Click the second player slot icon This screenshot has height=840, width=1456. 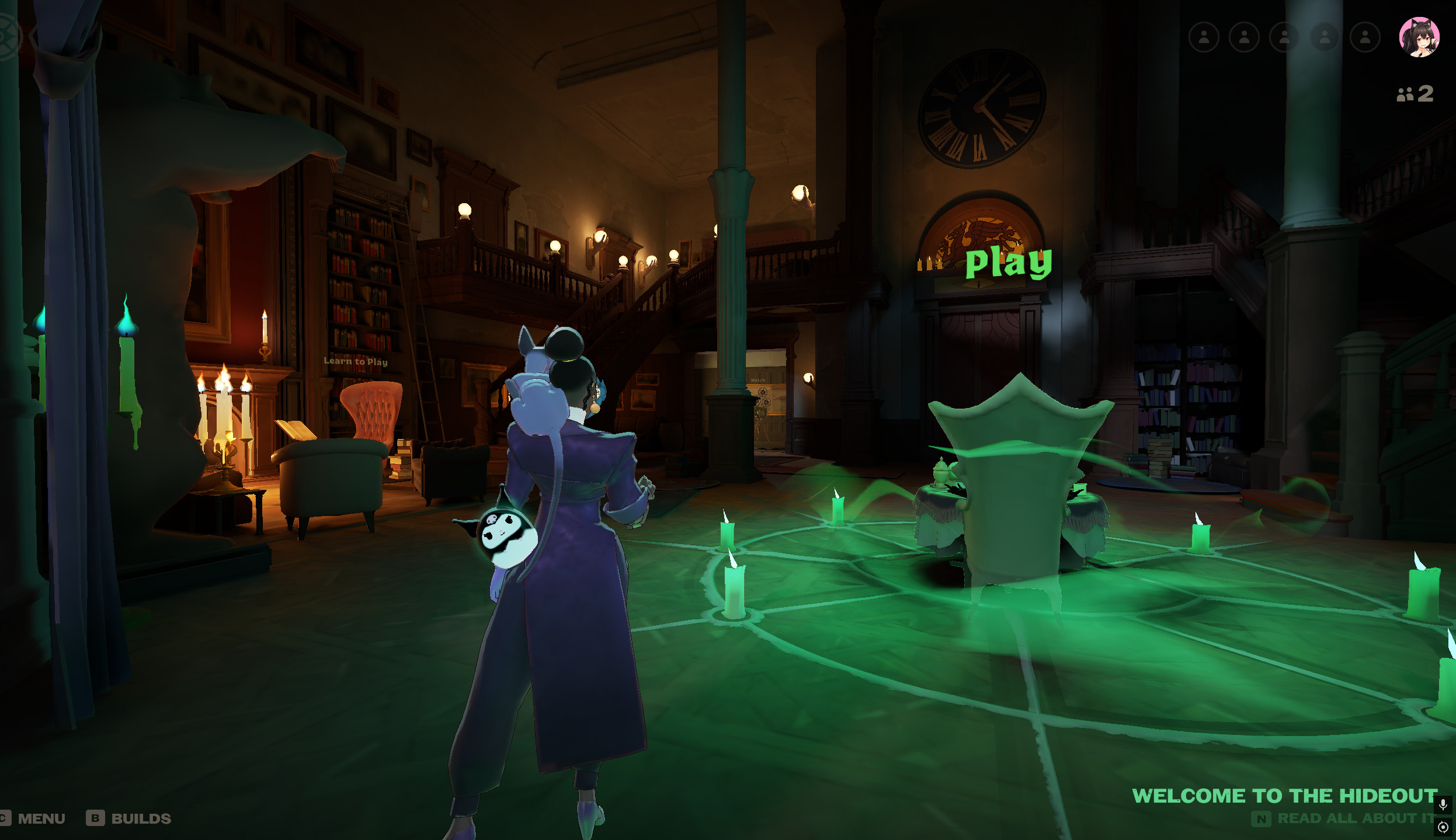[x=1245, y=36]
